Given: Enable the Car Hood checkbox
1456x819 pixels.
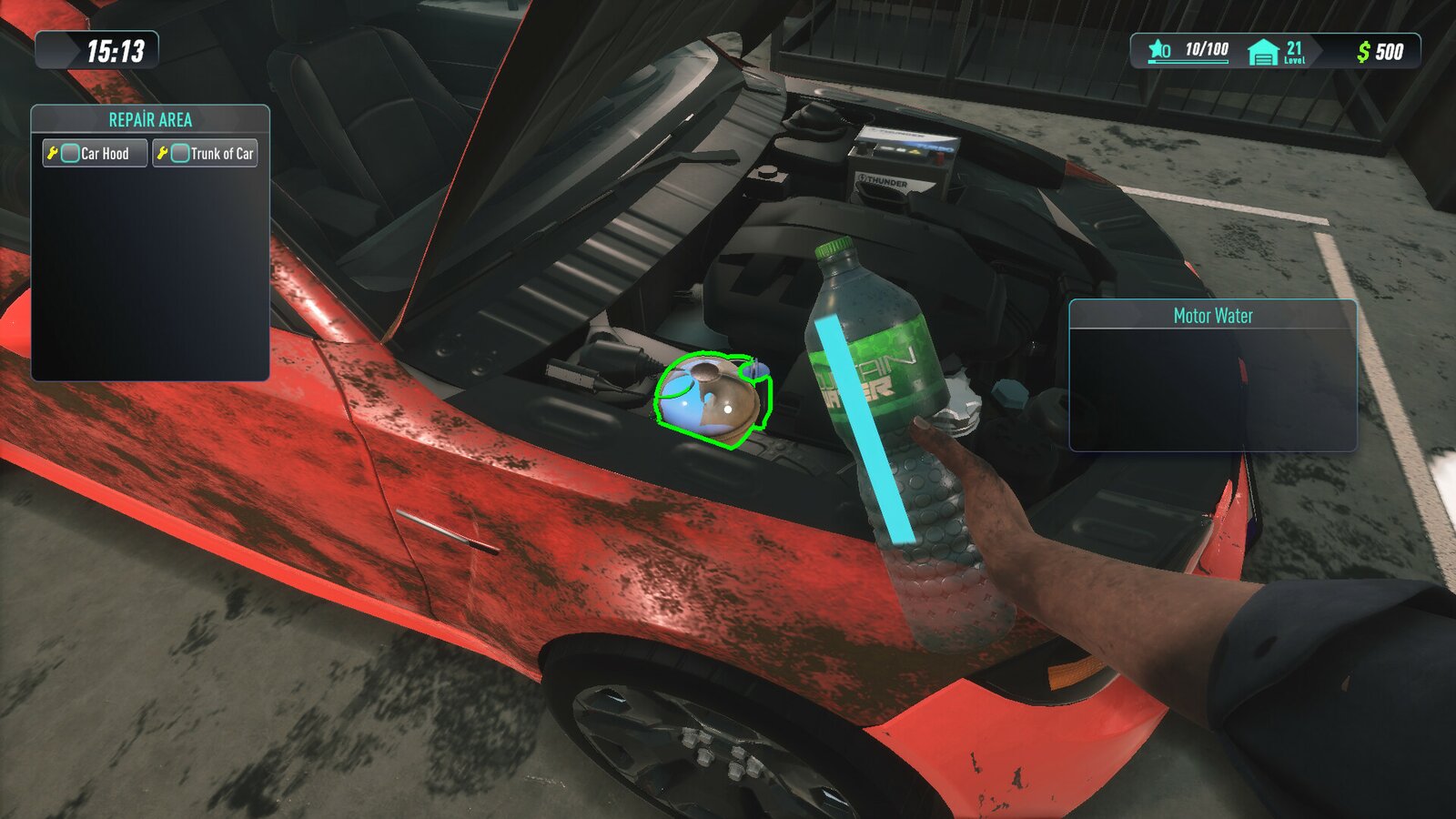Looking at the screenshot, I should (x=69, y=153).
